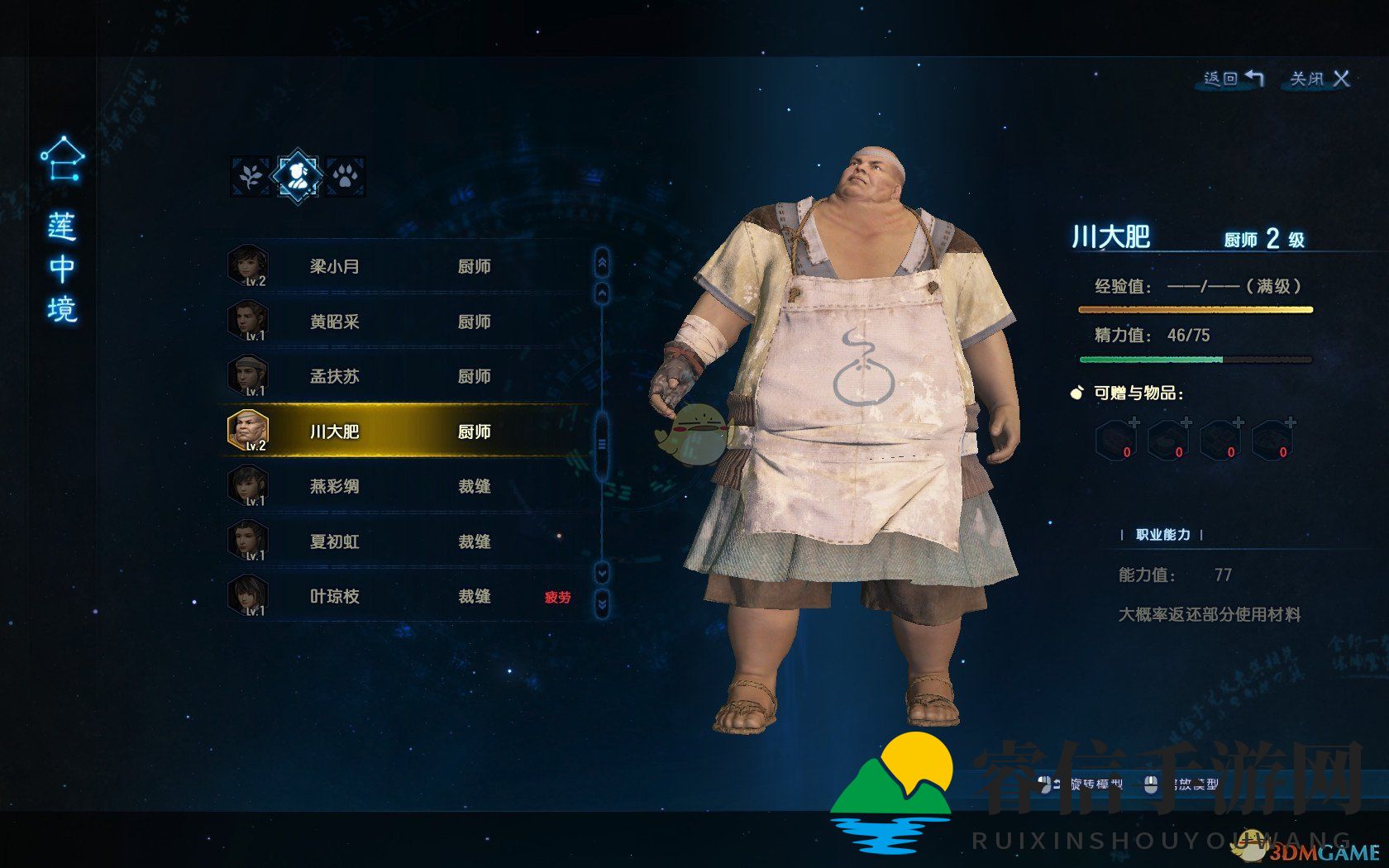Click the single up arrow of list

tap(602, 292)
